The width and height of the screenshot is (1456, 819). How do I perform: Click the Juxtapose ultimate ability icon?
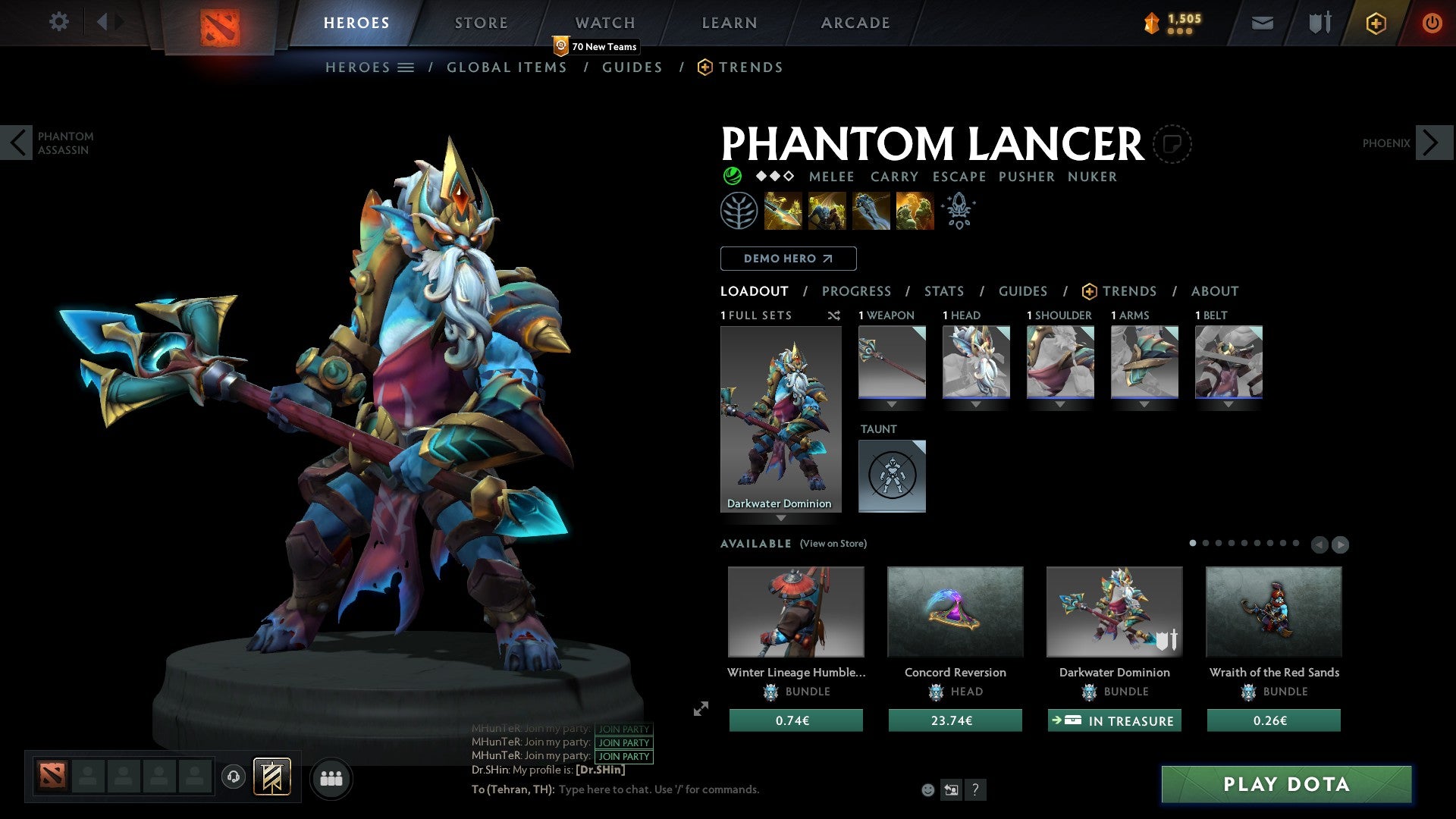click(914, 211)
